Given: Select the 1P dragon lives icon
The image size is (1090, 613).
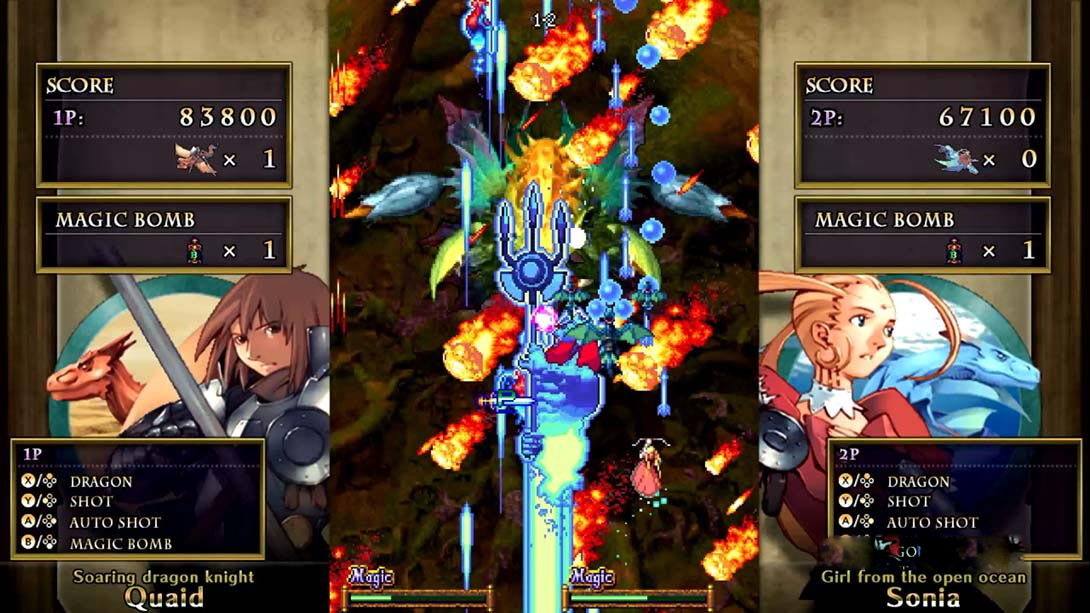Looking at the screenshot, I should (195, 158).
